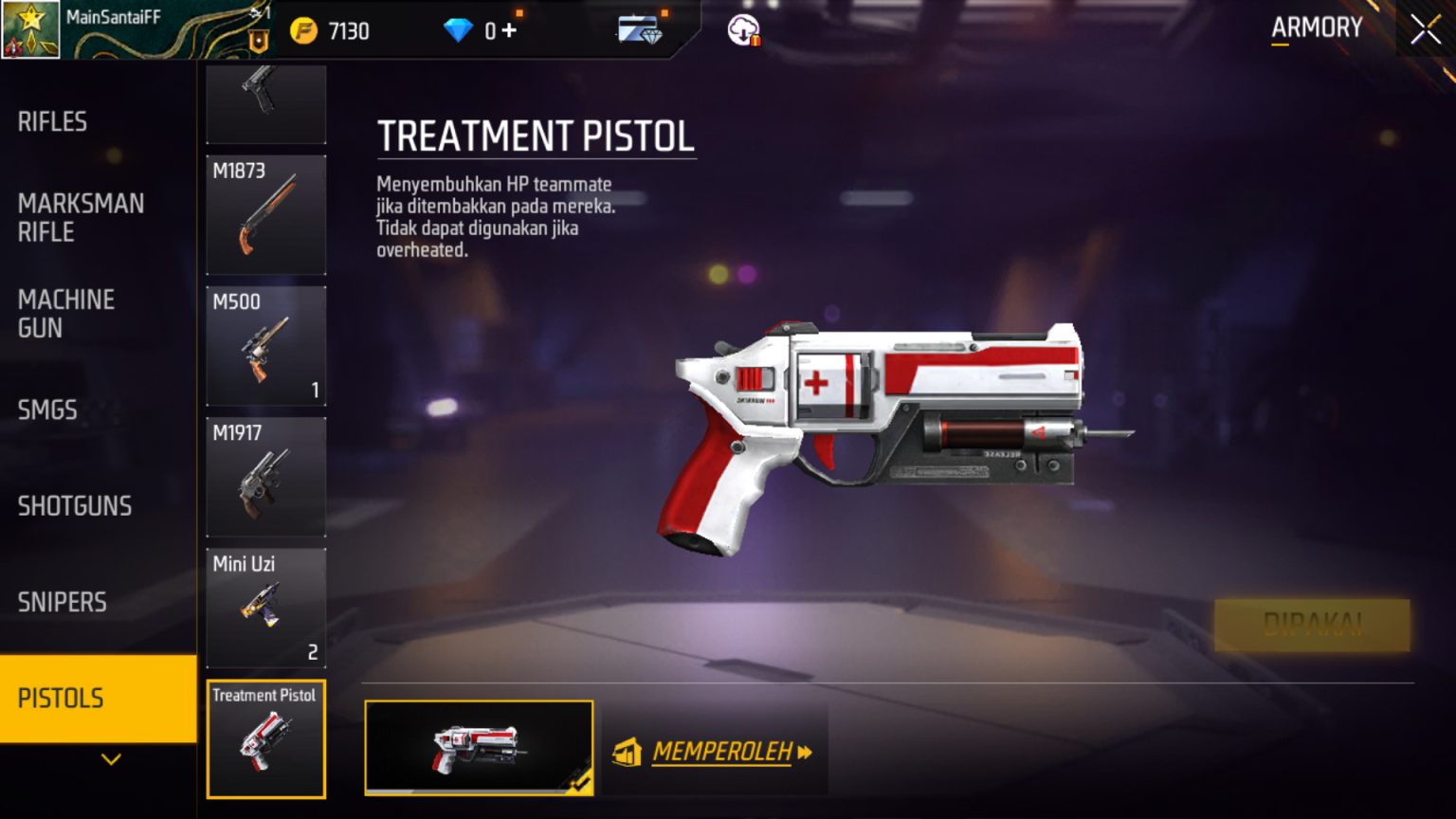Click the cloud download icon with lock badge

click(x=742, y=29)
